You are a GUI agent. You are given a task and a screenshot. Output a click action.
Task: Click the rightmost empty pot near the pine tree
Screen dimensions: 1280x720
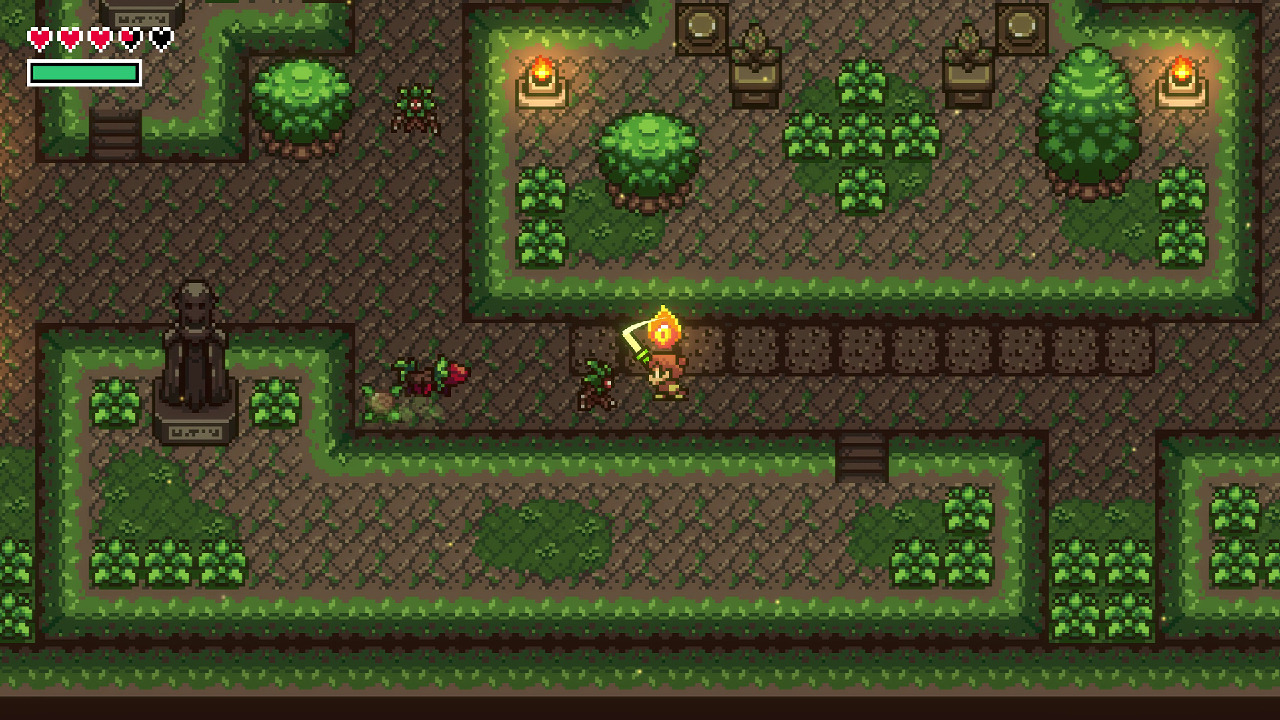tap(1020, 25)
